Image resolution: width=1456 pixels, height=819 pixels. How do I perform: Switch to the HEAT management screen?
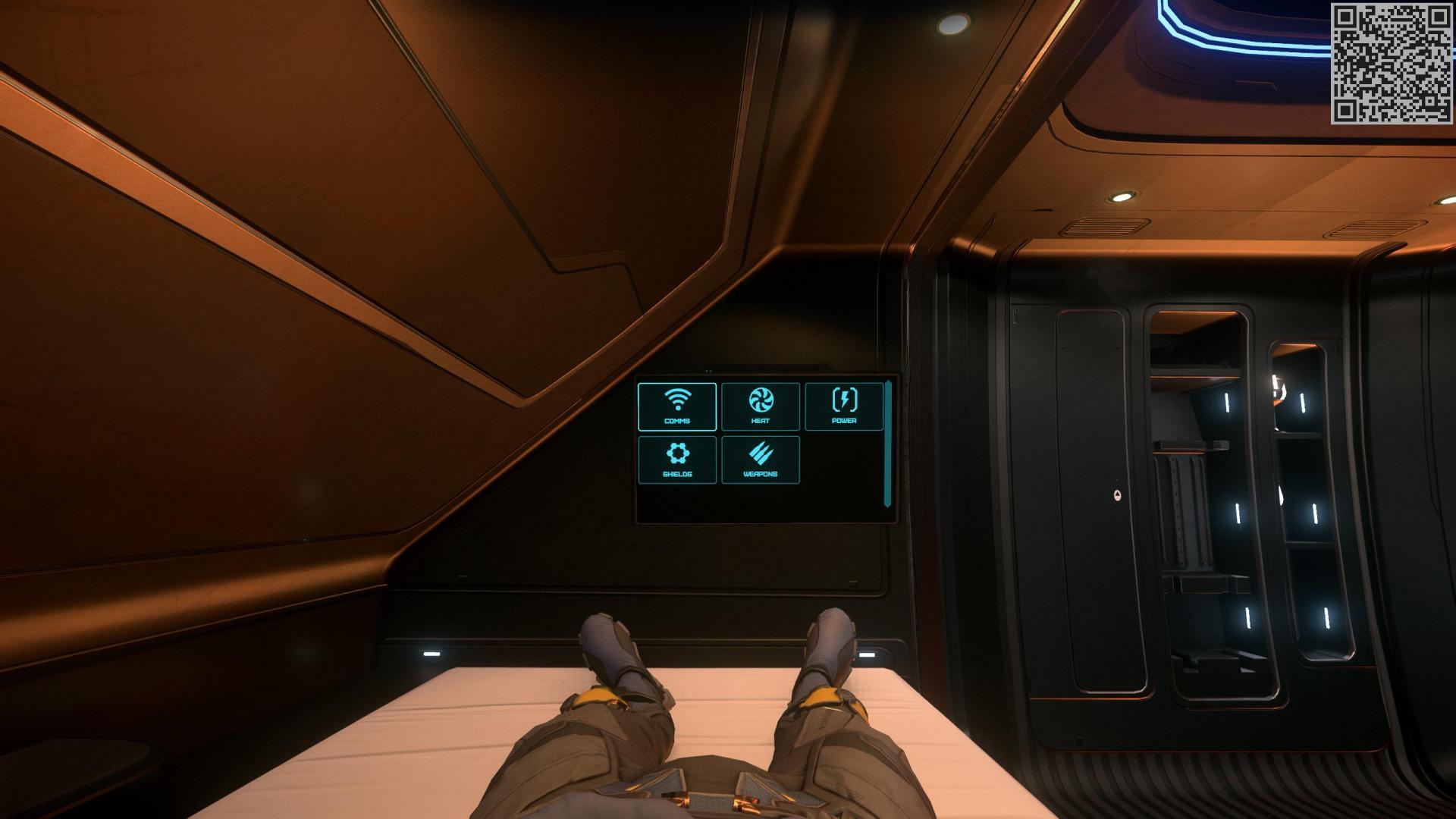coord(761,407)
